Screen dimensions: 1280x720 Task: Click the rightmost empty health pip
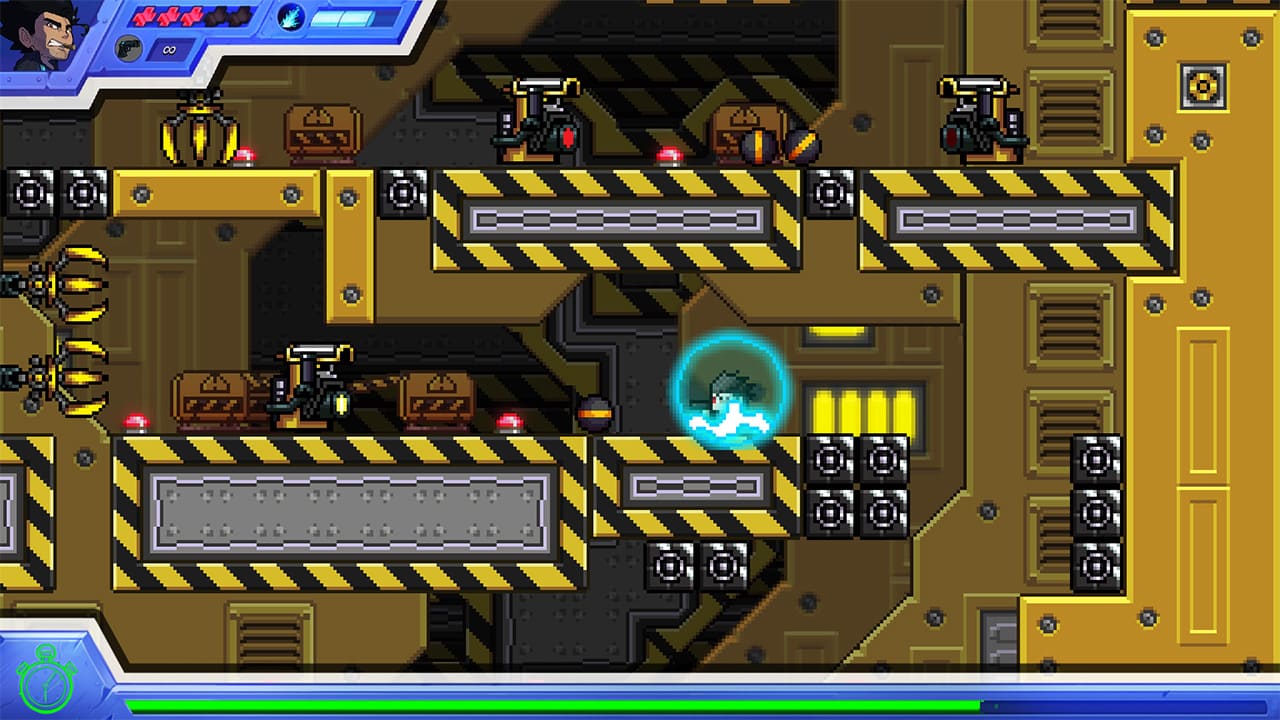tap(240, 16)
